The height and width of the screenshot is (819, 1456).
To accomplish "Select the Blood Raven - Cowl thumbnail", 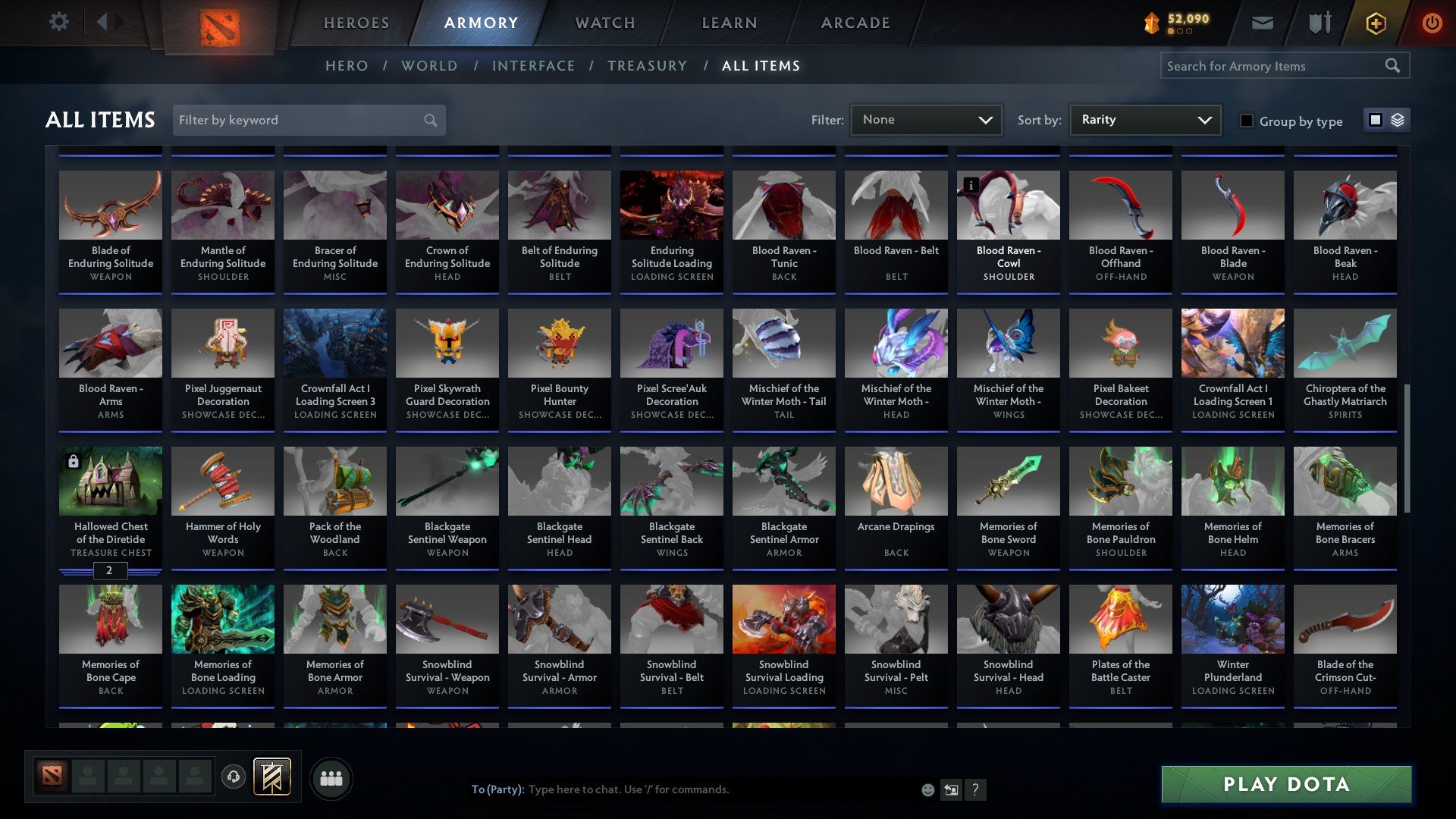I will tap(1008, 205).
